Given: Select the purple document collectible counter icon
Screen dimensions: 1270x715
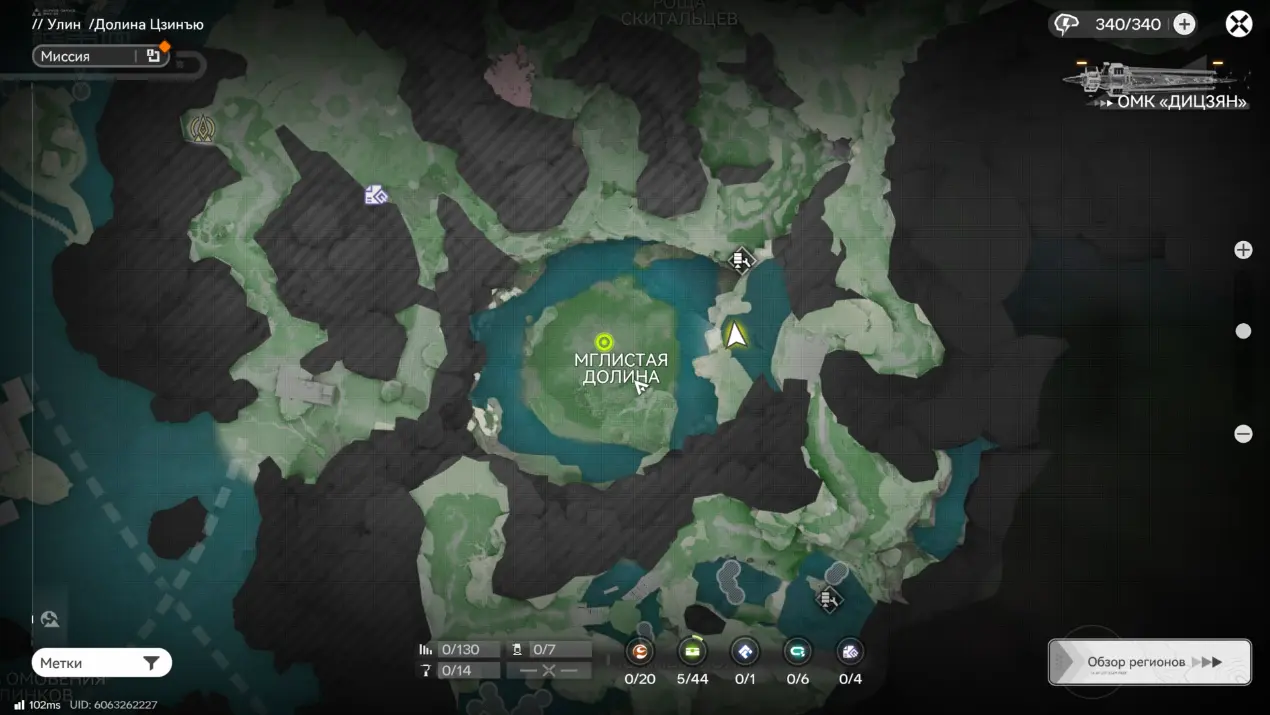Looking at the screenshot, I should point(849,652).
